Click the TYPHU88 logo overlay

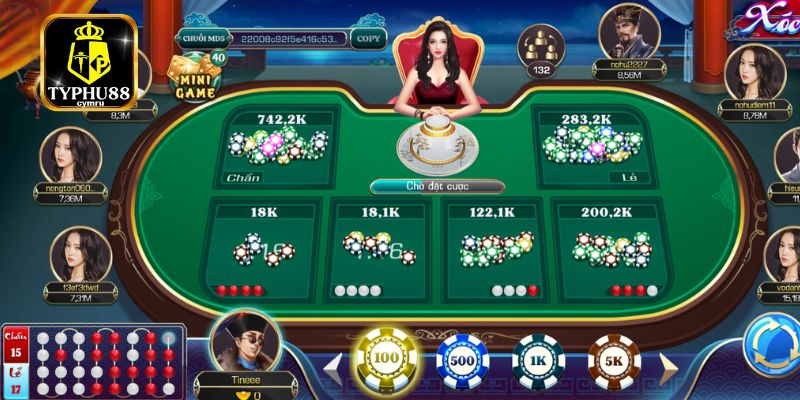click(x=89, y=60)
